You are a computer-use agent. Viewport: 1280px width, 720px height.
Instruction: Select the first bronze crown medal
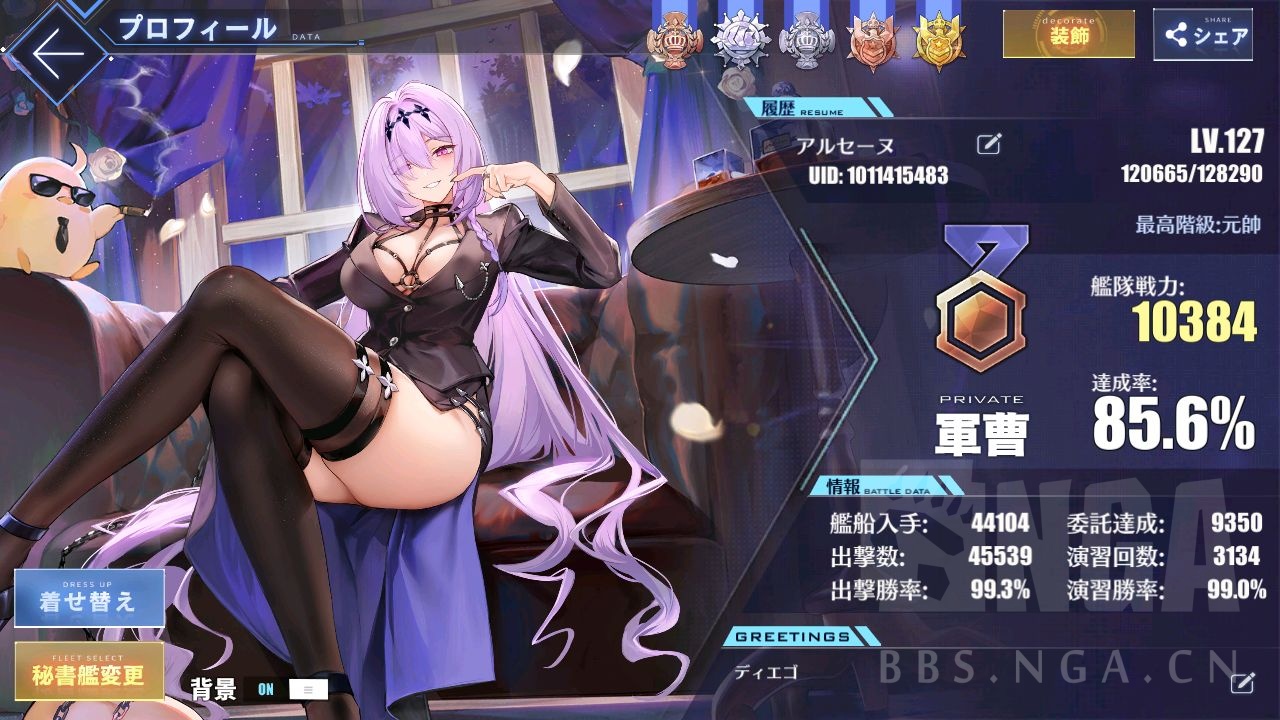click(679, 42)
